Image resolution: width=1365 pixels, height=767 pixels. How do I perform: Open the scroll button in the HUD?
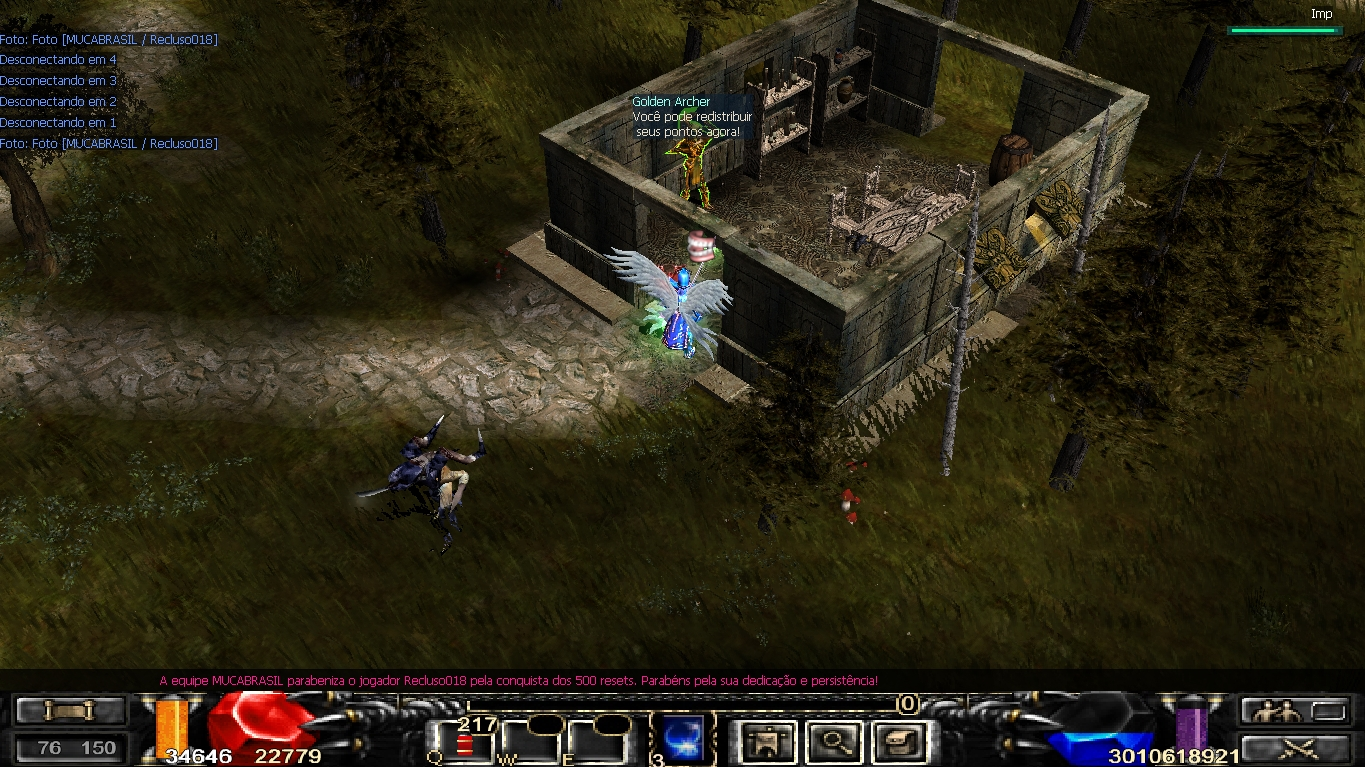(x=70, y=711)
